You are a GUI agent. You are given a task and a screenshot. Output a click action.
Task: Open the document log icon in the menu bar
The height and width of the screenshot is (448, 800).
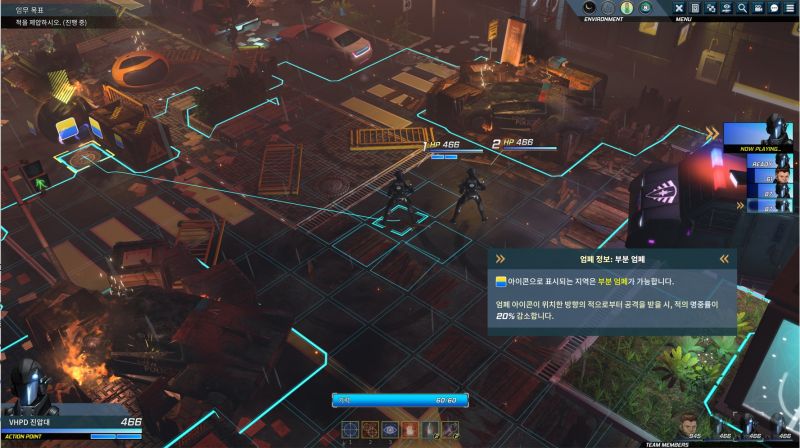coord(695,8)
